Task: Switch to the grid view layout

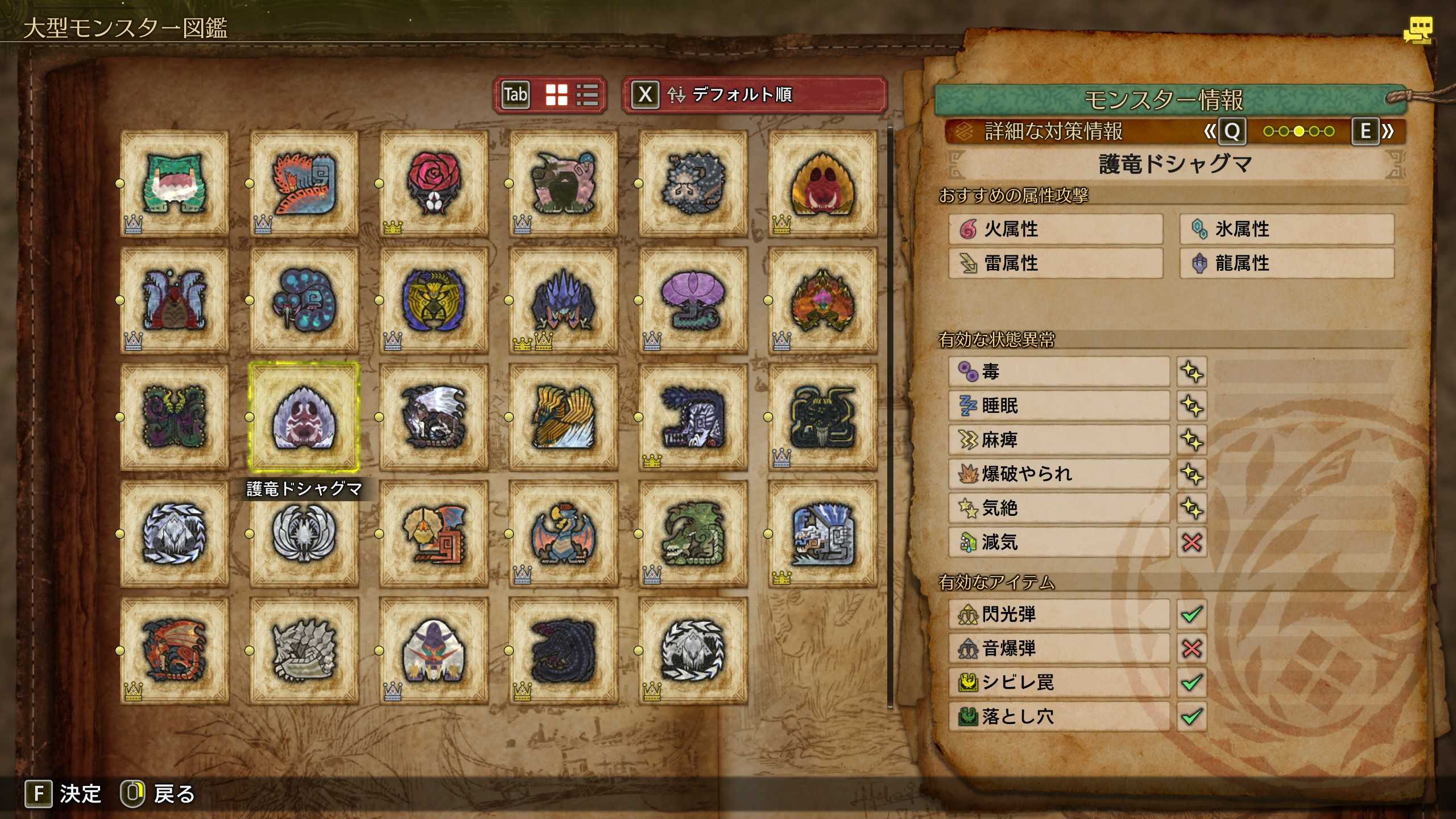Action: (x=556, y=95)
